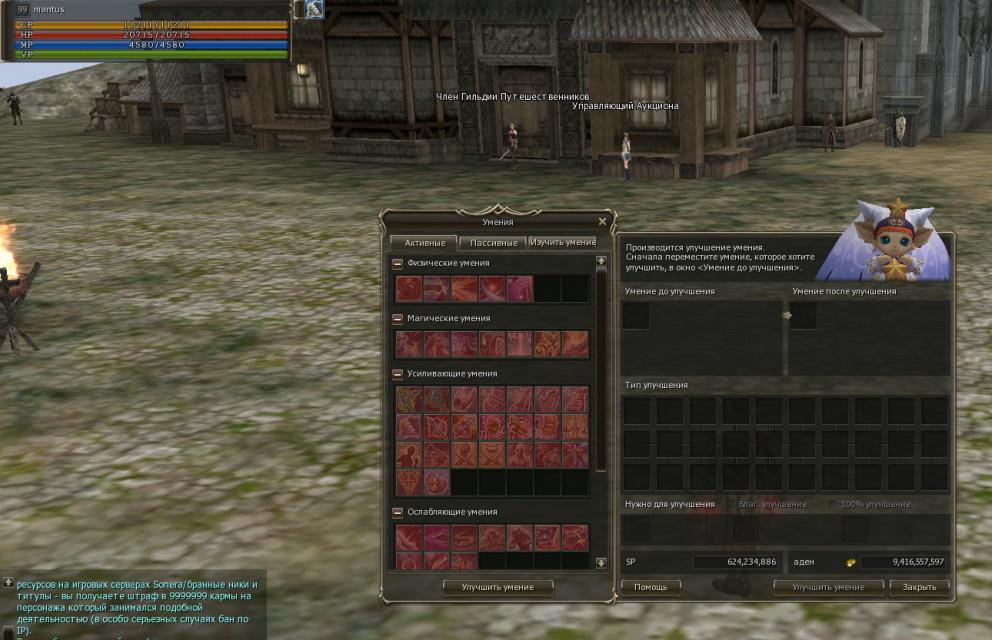
Task: Click Улучшить умение below the skills list
Action: tap(498, 587)
